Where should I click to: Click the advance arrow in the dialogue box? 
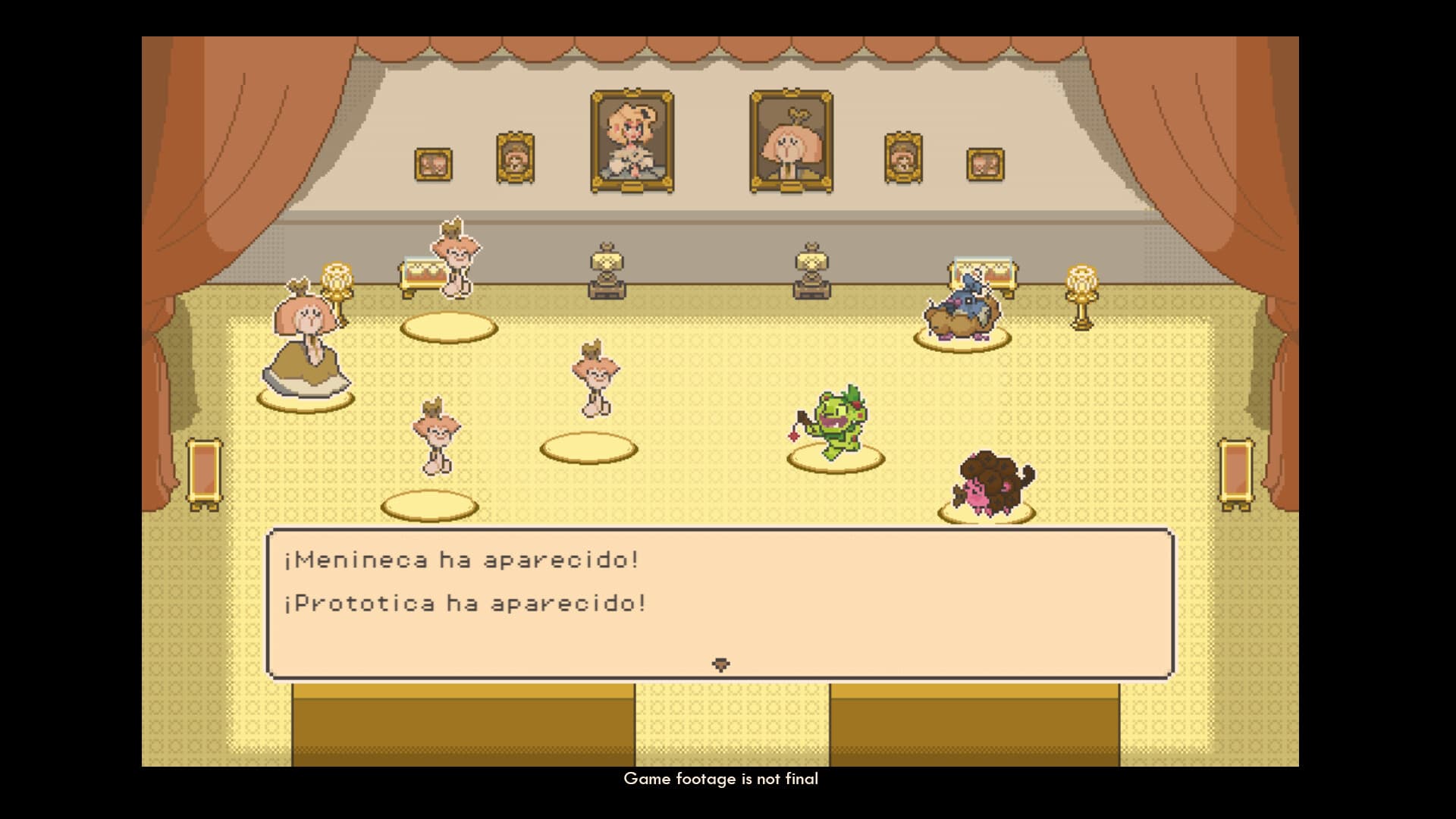pyautogui.click(x=720, y=662)
